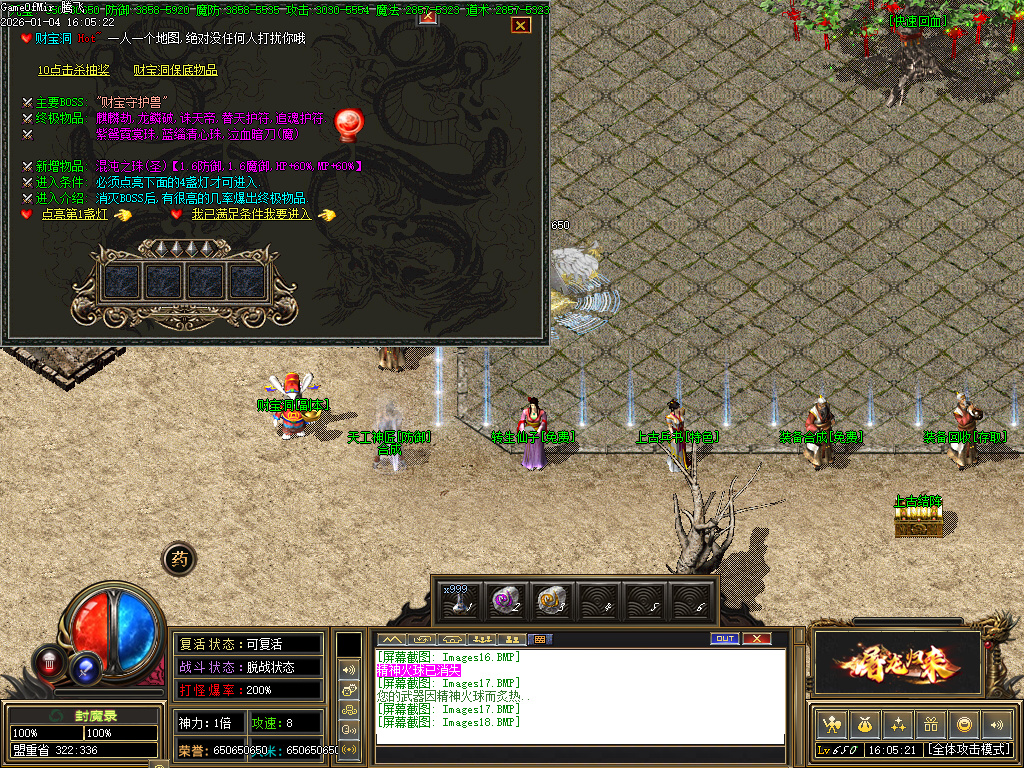Choose 我已满足条件我要进入 to enter the cave
The width and height of the screenshot is (1024, 768).
252,214
